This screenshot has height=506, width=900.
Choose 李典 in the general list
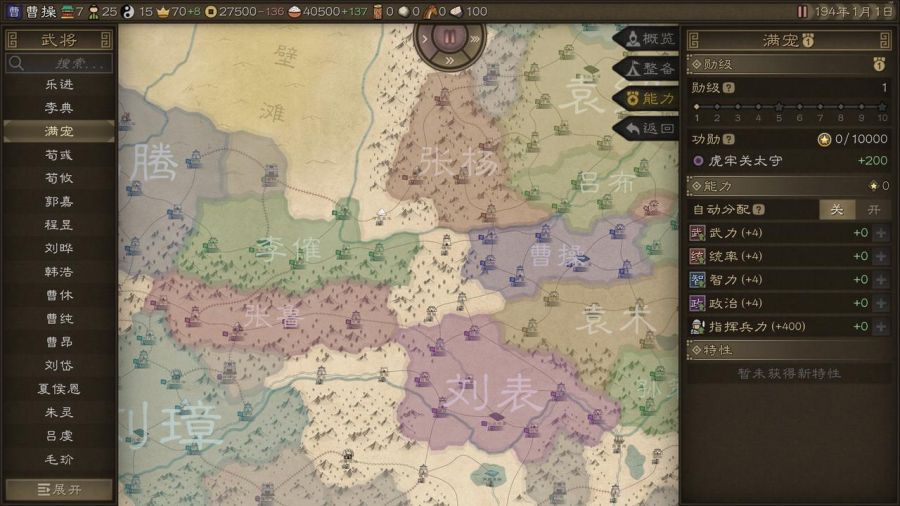(58, 107)
